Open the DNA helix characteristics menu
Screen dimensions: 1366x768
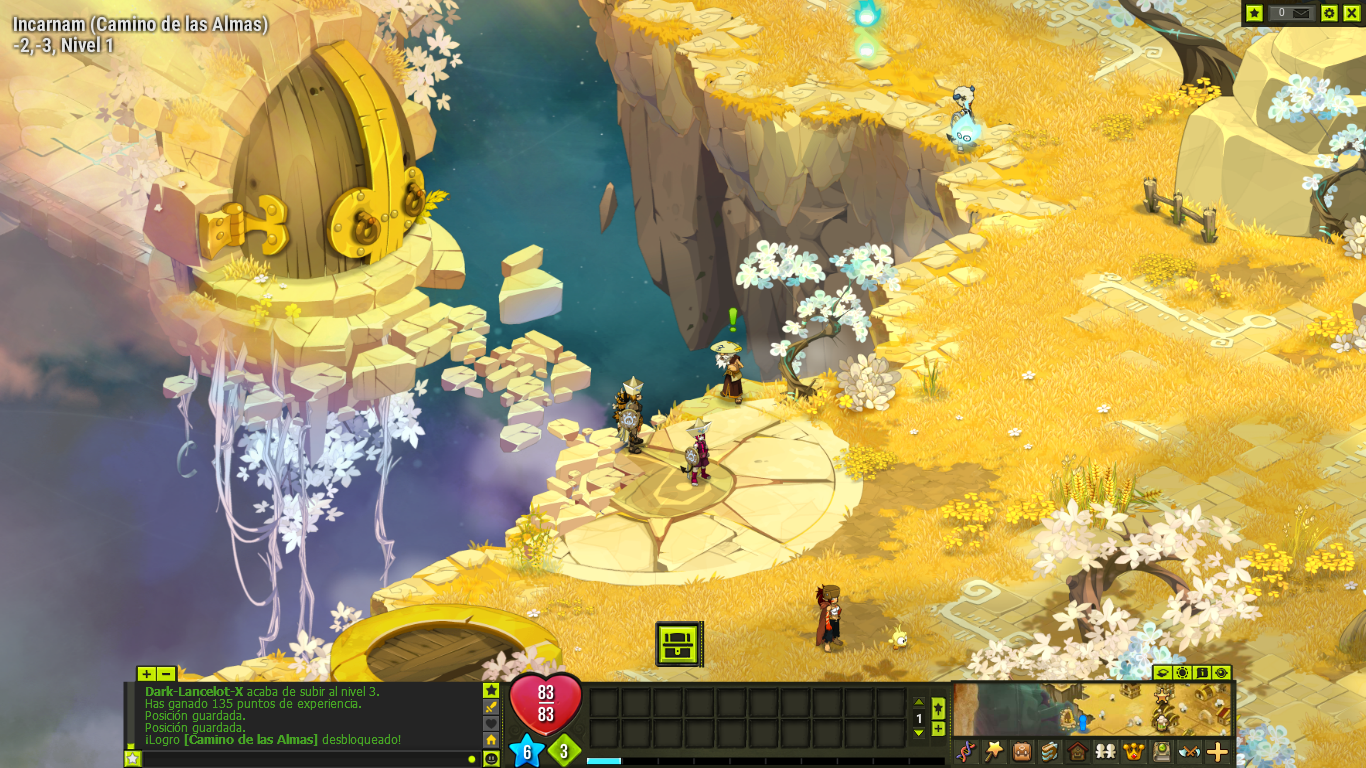(965, 751)
